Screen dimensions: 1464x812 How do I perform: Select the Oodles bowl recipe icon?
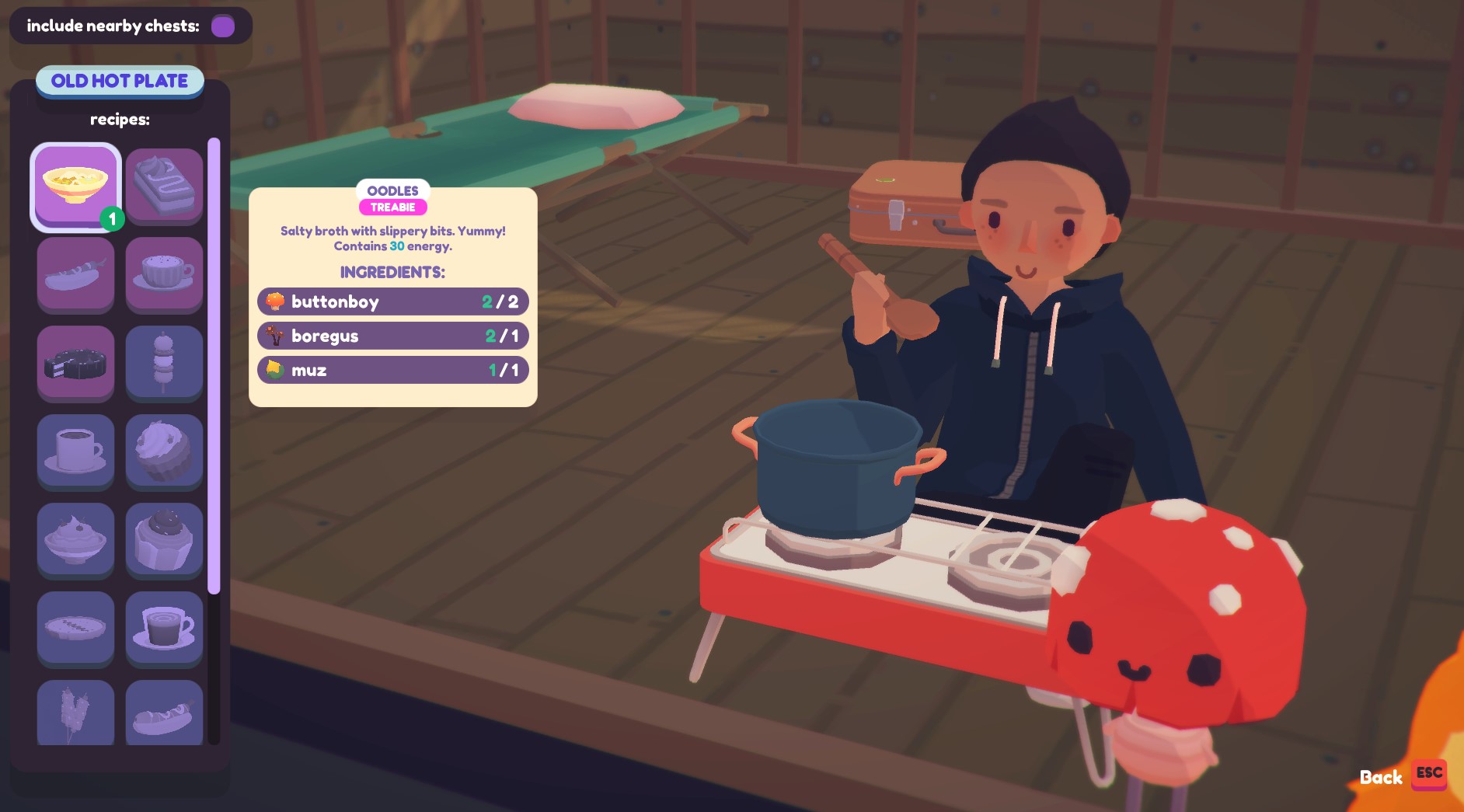coord(75,185)
